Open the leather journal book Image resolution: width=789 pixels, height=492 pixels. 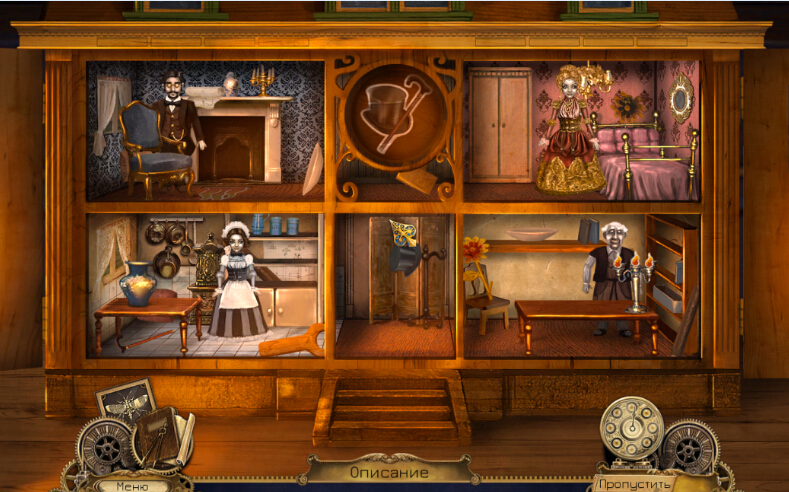click(x=156, y=437)
